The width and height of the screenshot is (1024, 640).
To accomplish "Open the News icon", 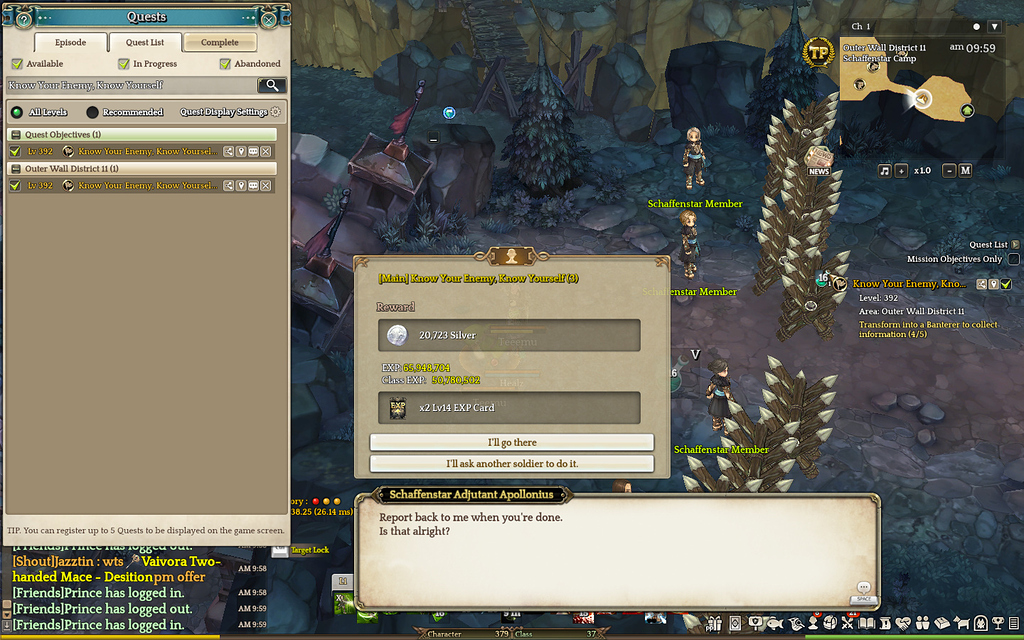I will (x=819, y=160).
